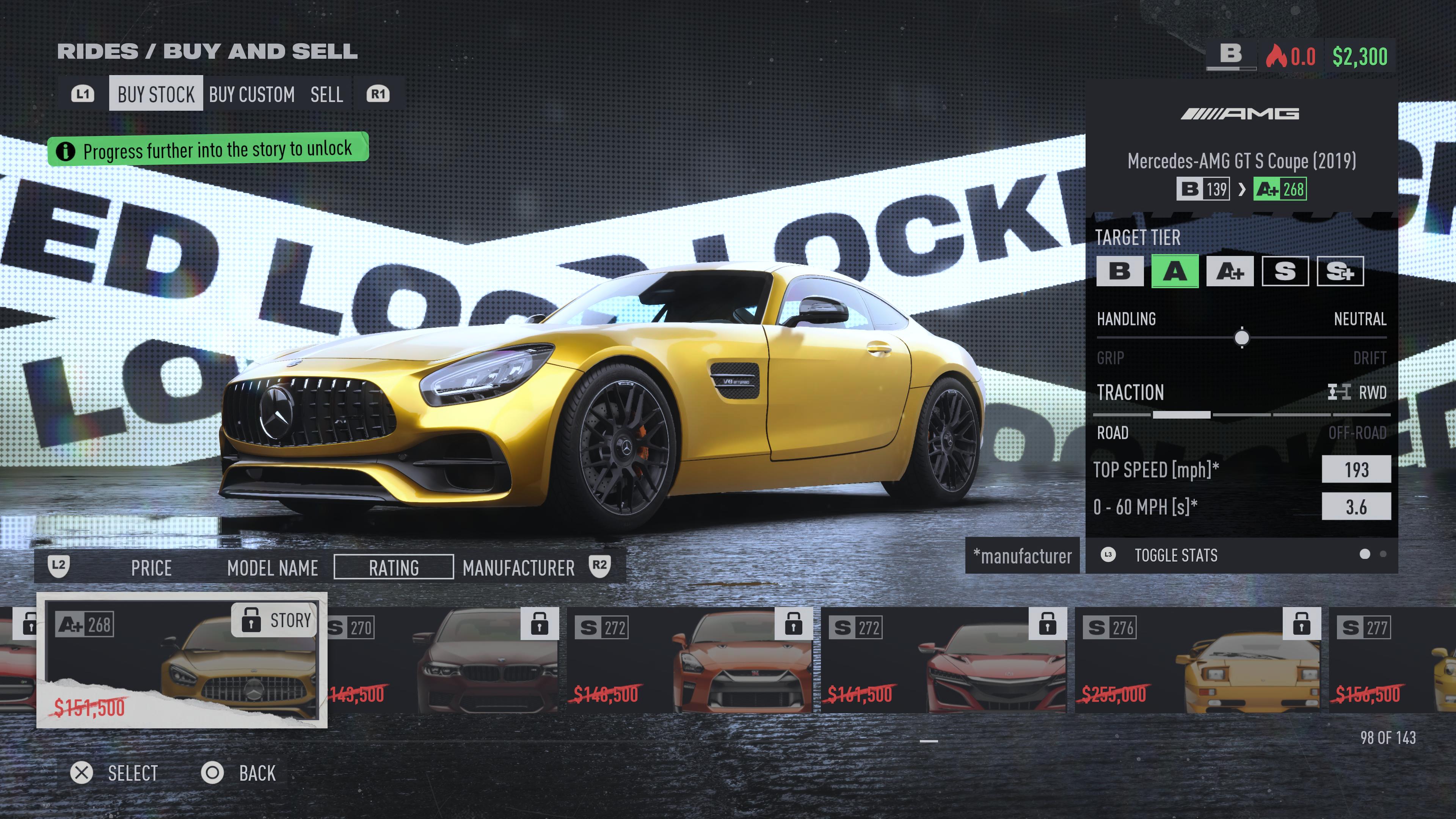Image resolution: width=1456 pixels, height=819 pixels.
Task: Open the Buy Custom tab
Action: pyautogui.click(x=251, y=94)
